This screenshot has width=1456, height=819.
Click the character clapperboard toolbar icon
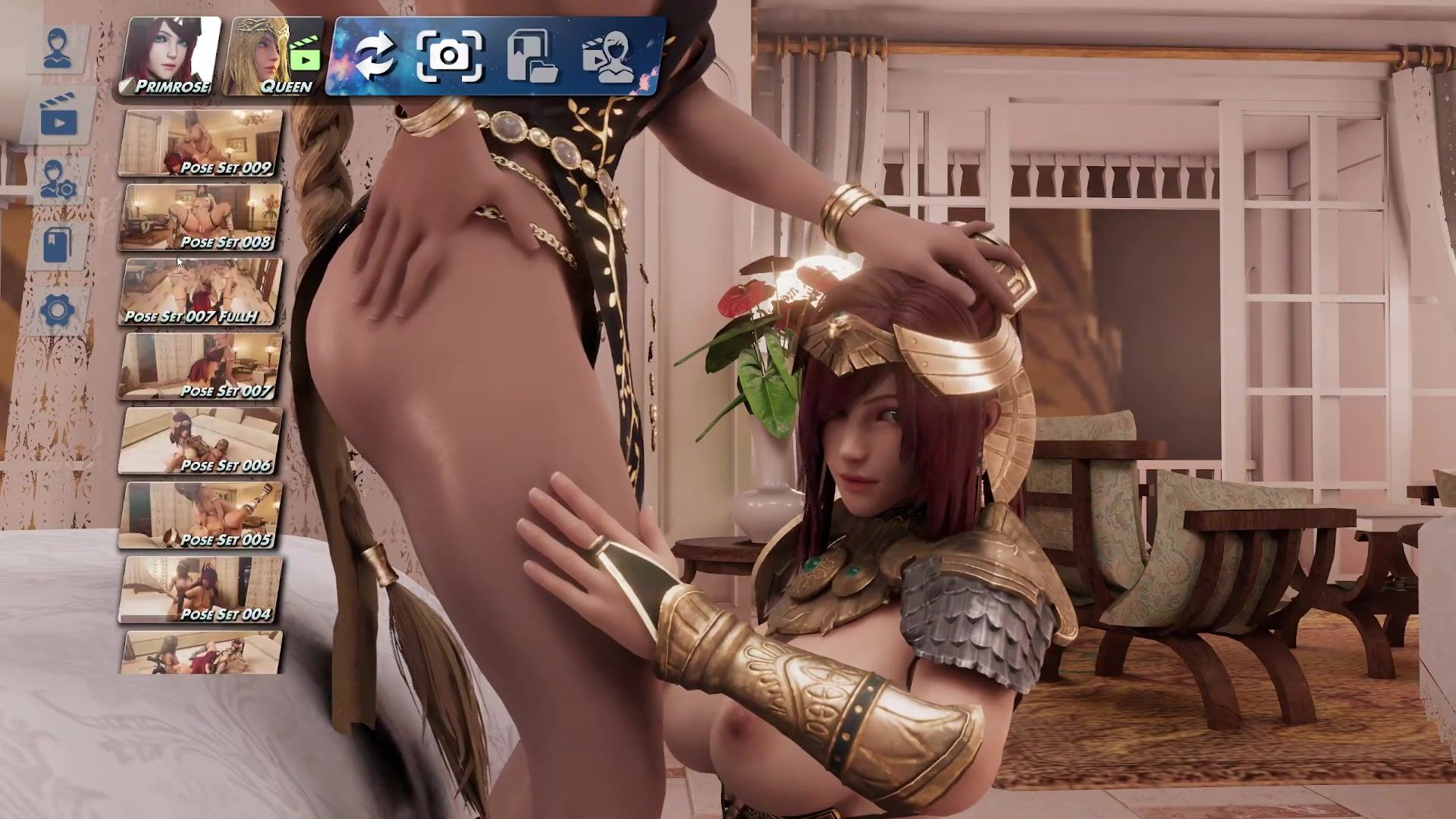610,55
